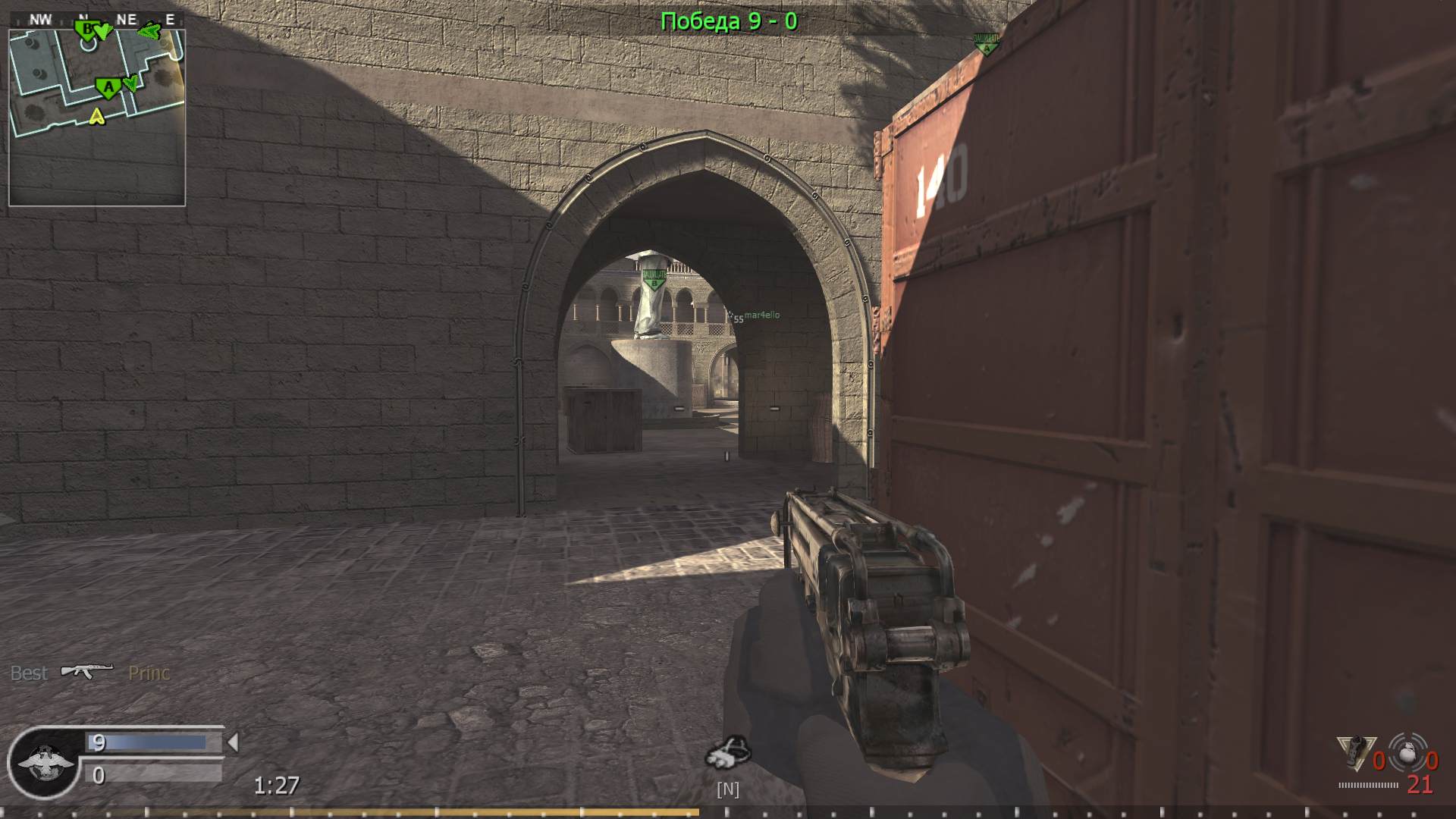Toggle the green teammate arrow near NE on minimap

coord(149,31)
